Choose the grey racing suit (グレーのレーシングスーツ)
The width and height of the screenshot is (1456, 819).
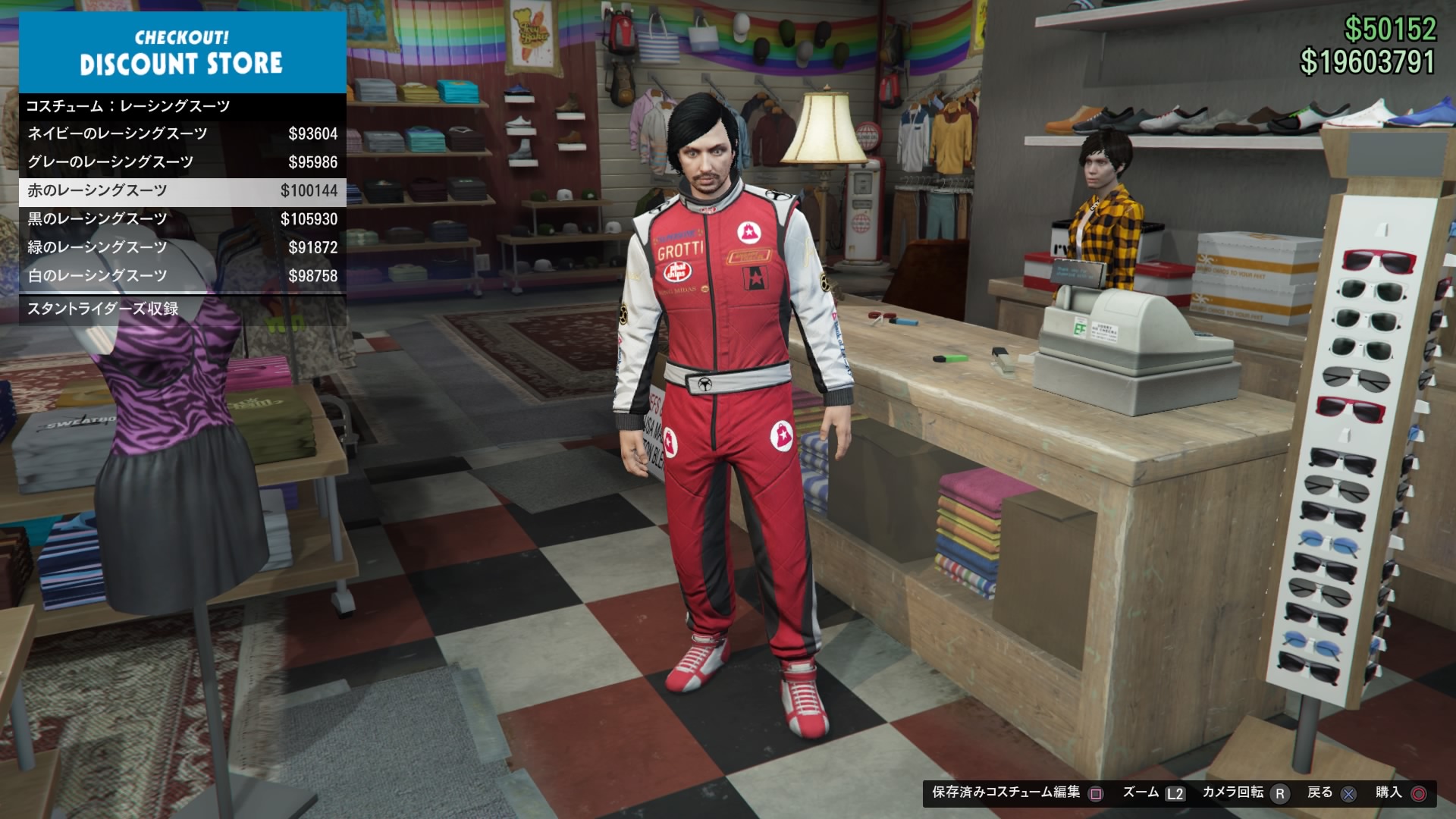(x=182, y=162)
